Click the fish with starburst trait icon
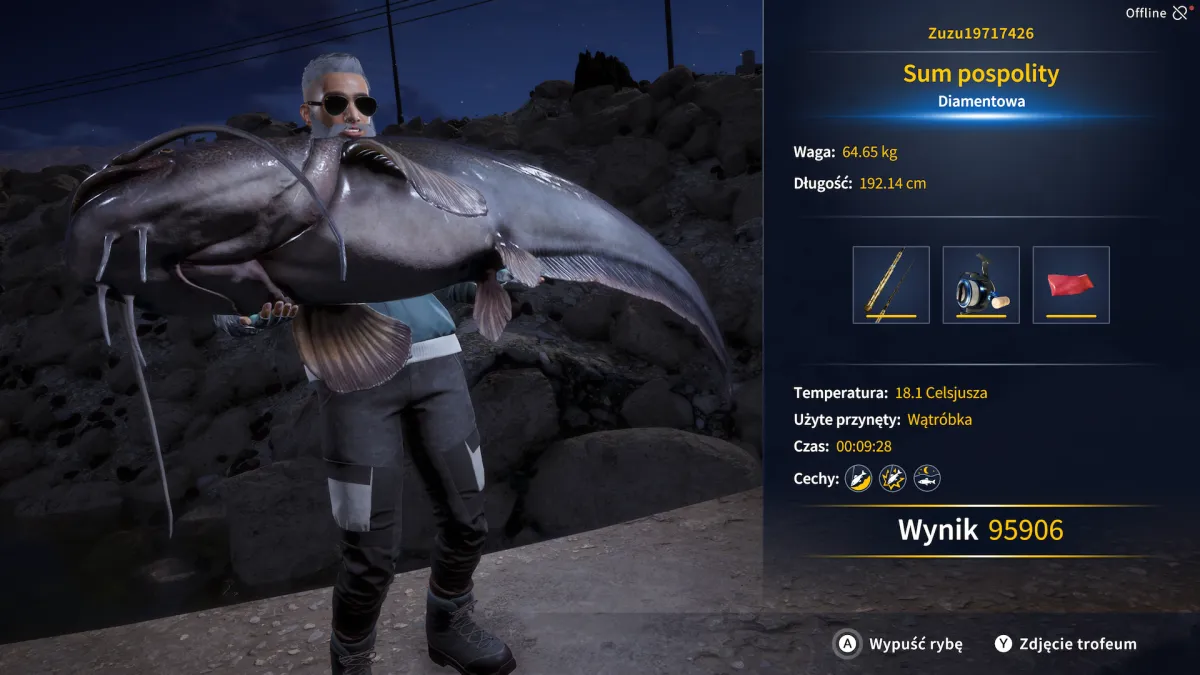This screenshot has width=1200, height=675. [892, 479]
